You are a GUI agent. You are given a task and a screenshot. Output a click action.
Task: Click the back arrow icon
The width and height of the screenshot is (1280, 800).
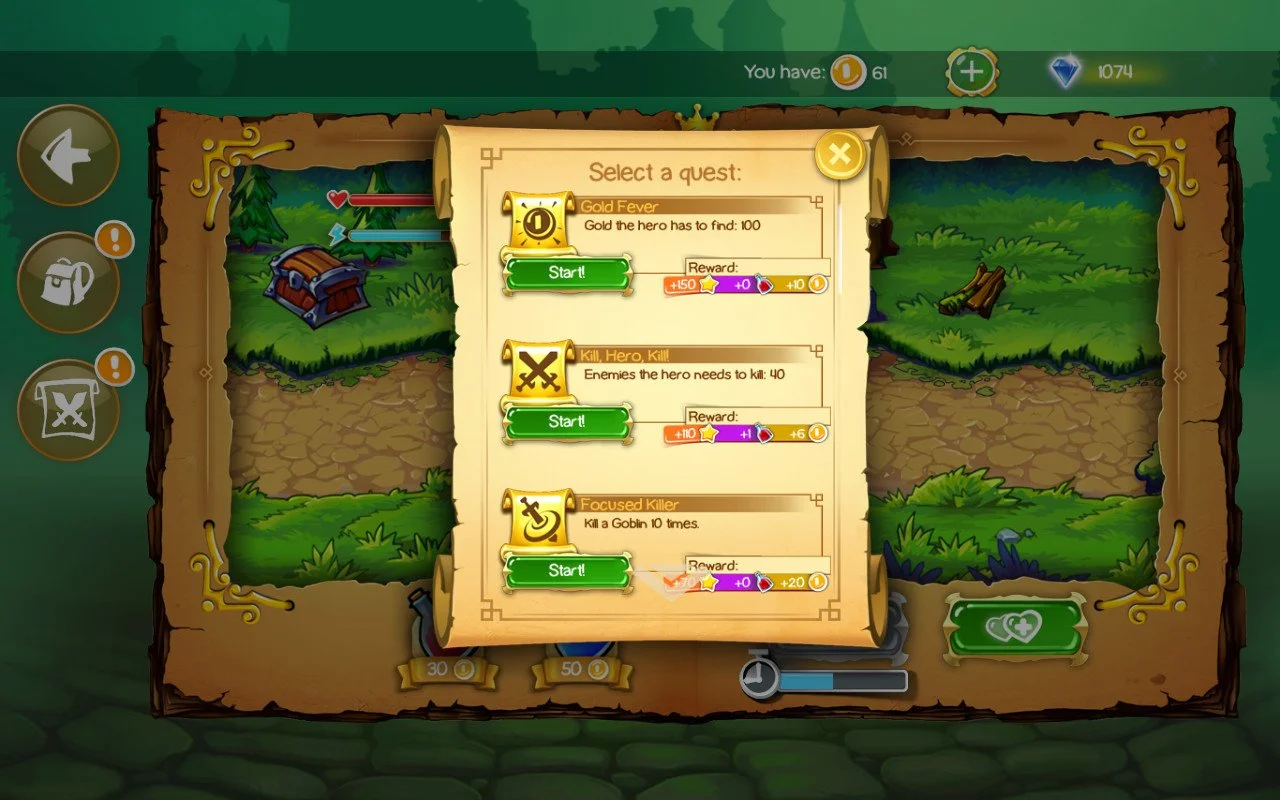[x=66, y=156]
